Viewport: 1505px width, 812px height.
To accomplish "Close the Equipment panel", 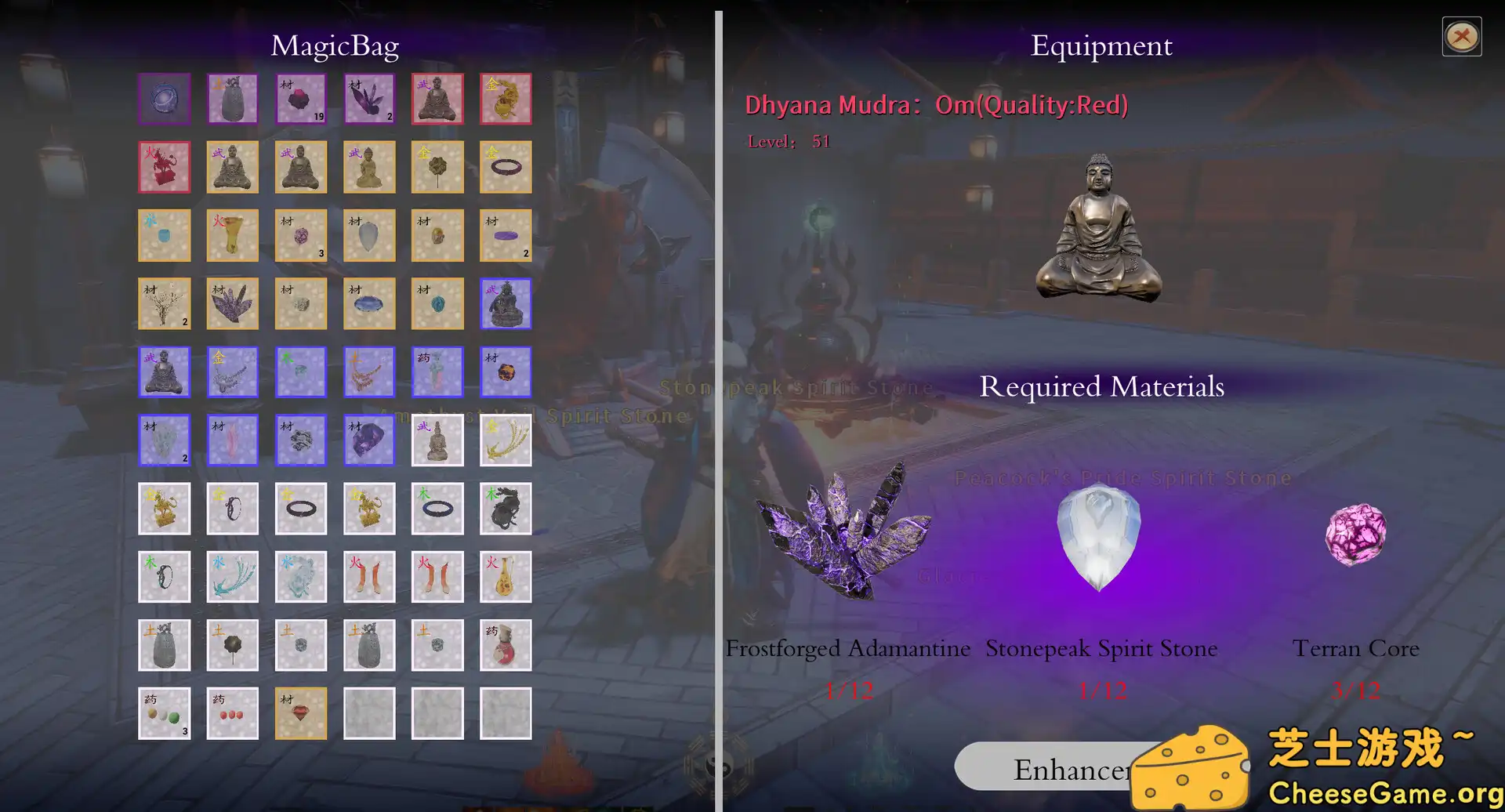I will [1462, 35].
